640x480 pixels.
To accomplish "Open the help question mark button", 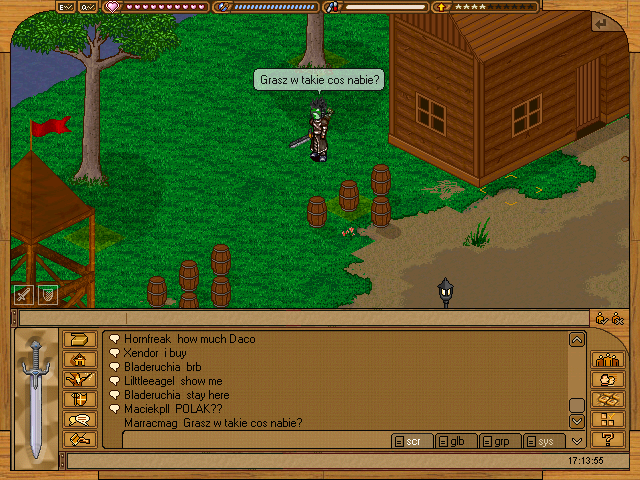I will click(x=607, y=440).
